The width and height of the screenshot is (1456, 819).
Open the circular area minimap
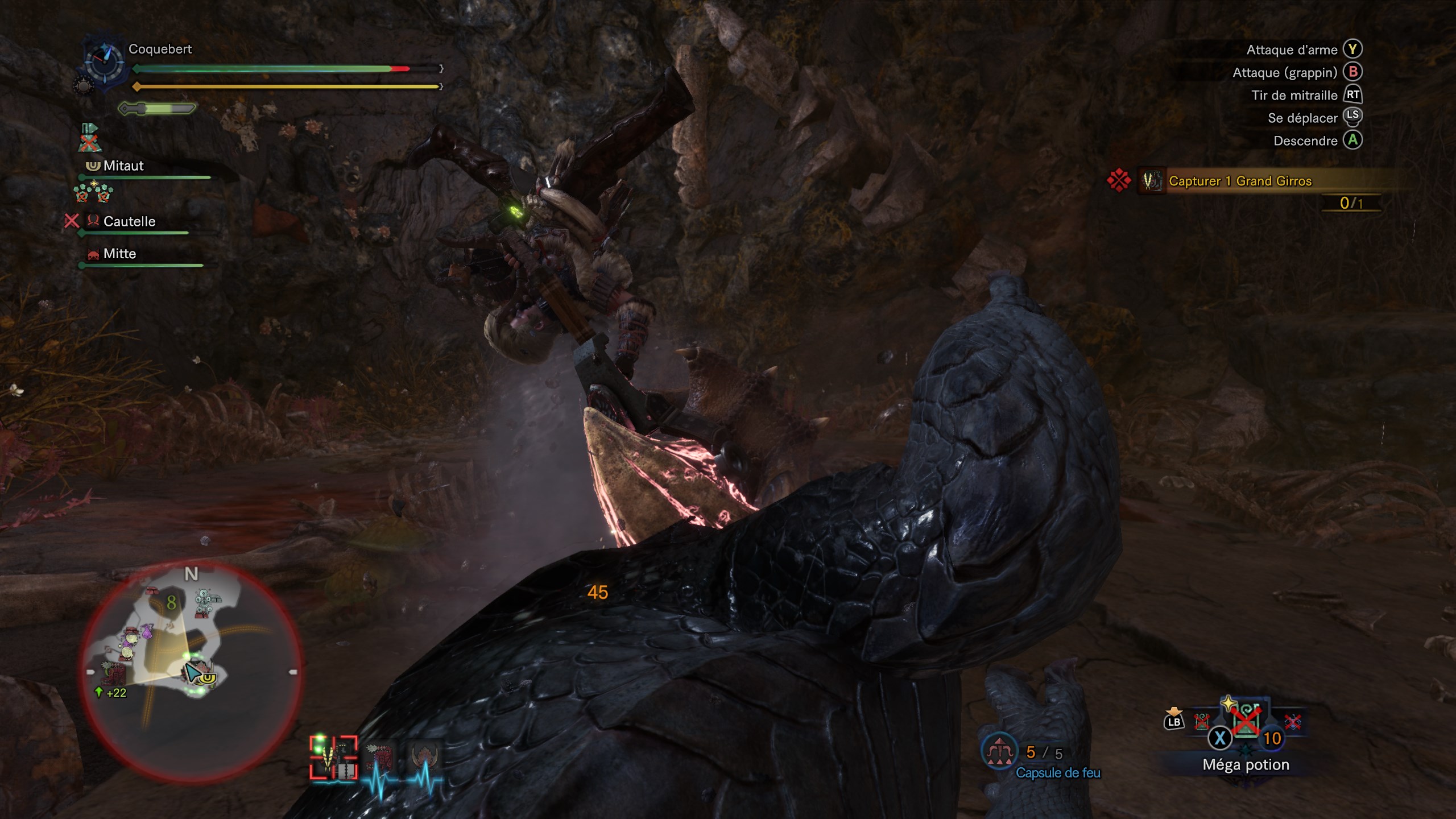pyautogui.click(x=191, y=671)
